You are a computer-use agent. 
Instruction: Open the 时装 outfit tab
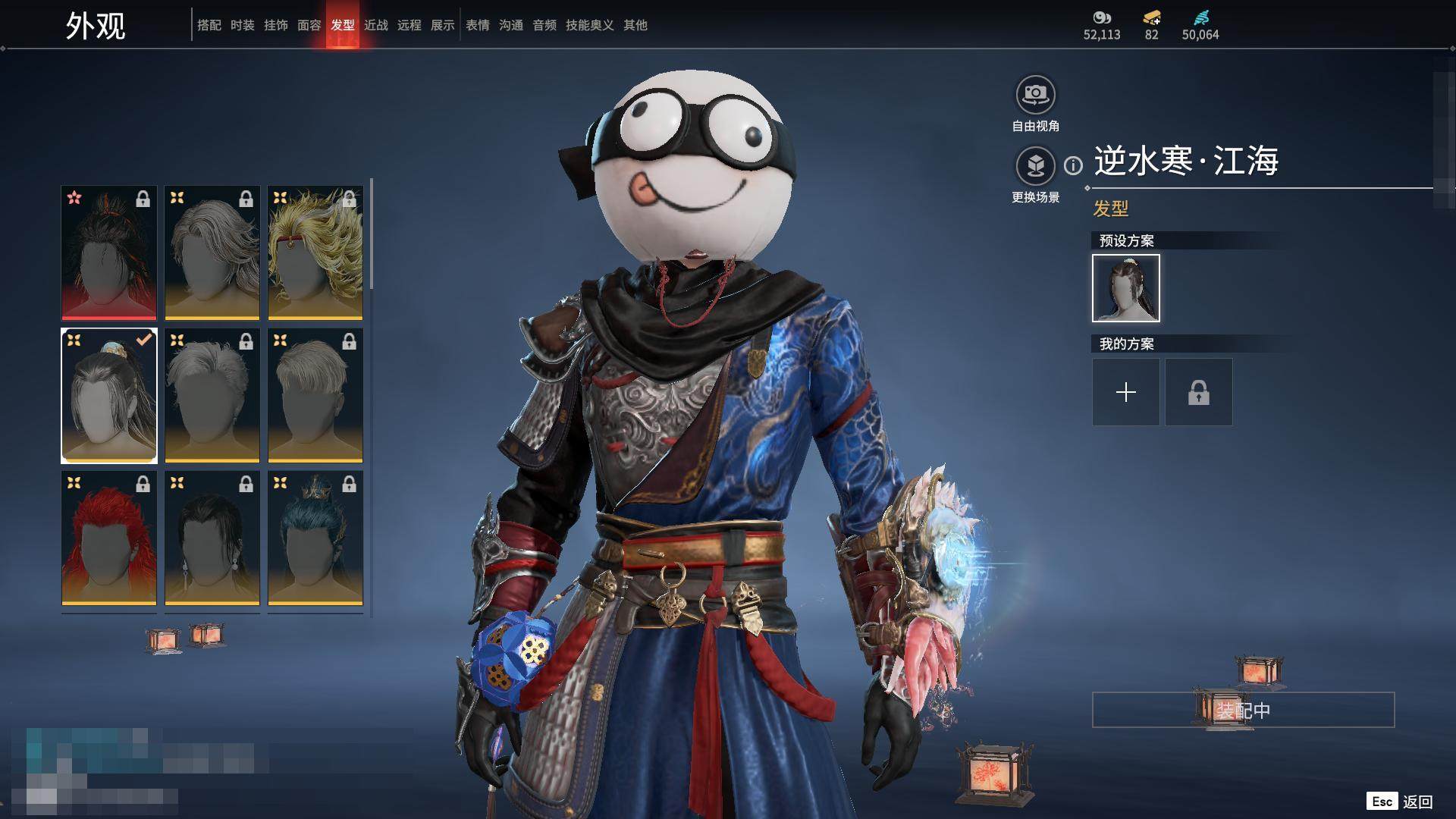(x=242, y=25)
